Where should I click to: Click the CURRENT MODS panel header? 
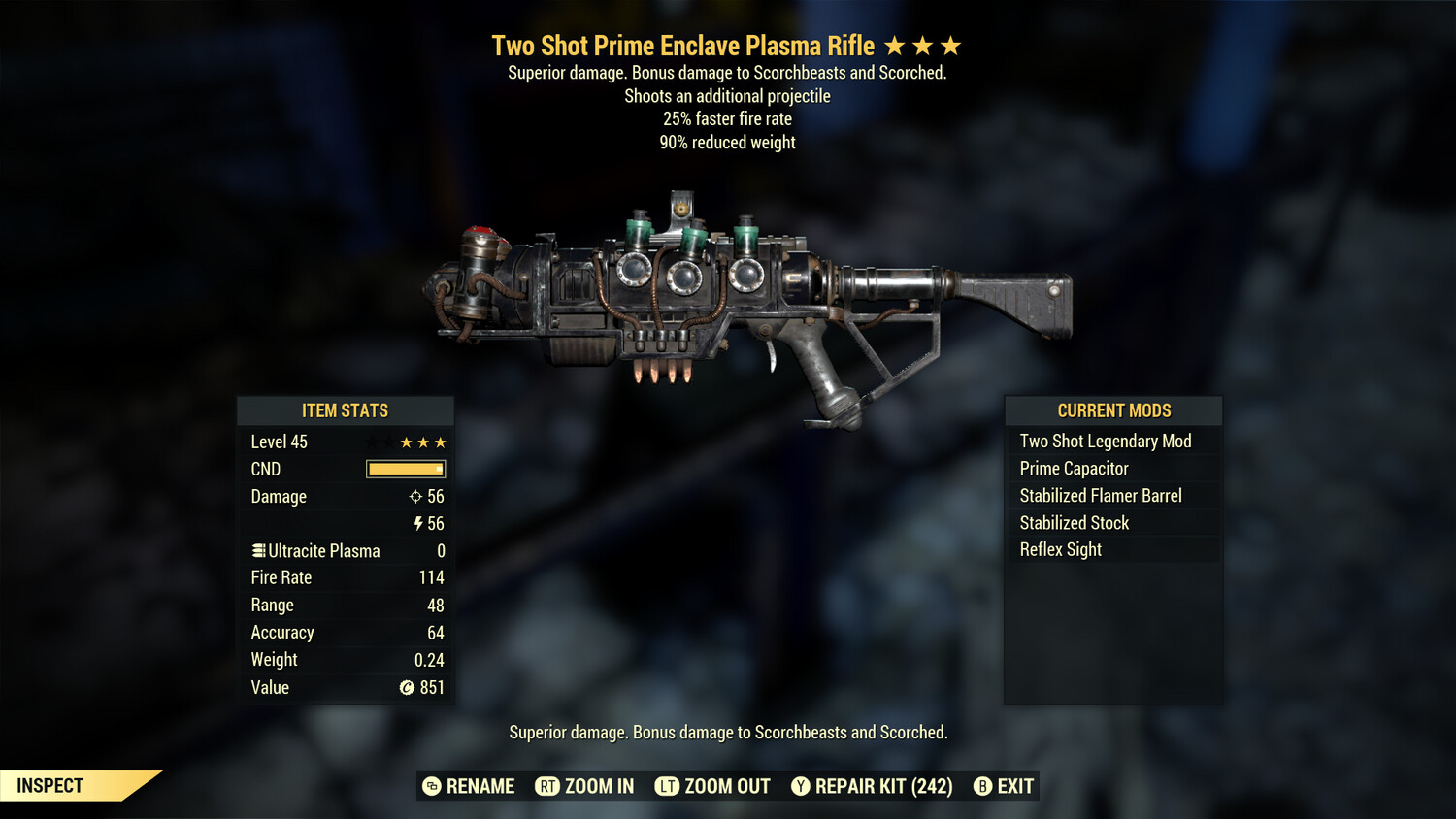(x=1113, y=410)
